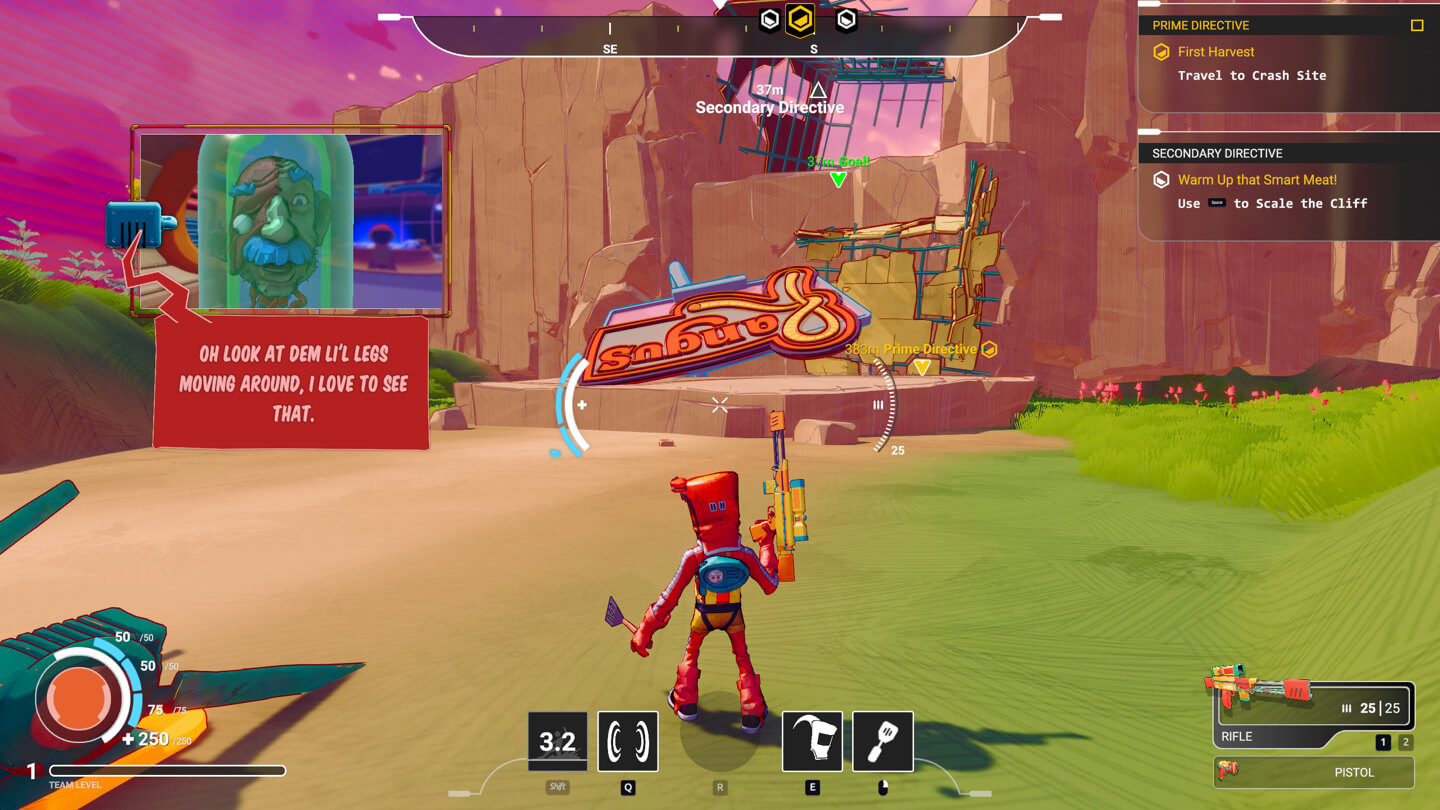Screen dimensions: 1440x810
Task: Use the armored glove ability icon
Action: click(812, 741)
